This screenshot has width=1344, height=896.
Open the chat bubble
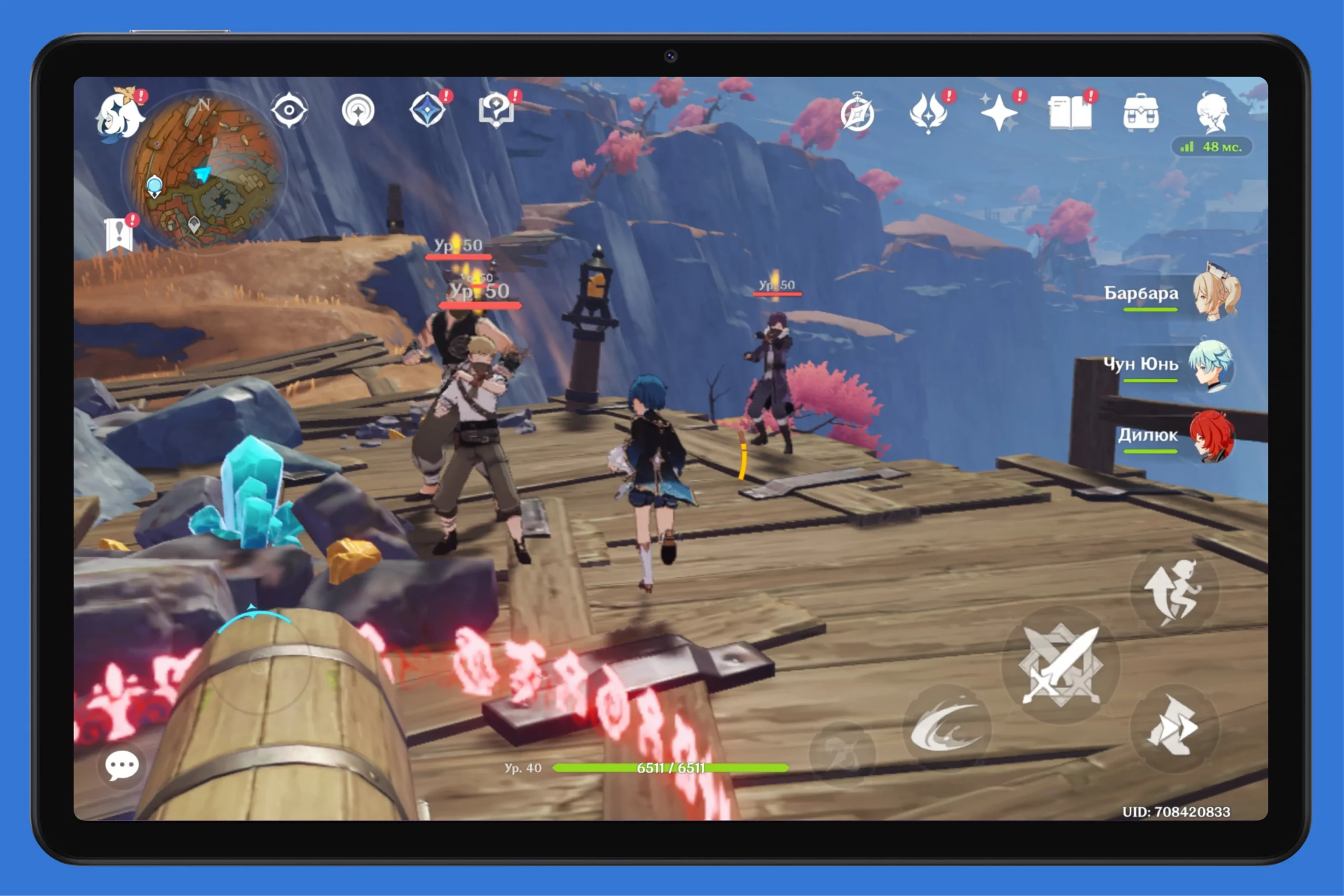pyautogui.click(x=122, y=765)
